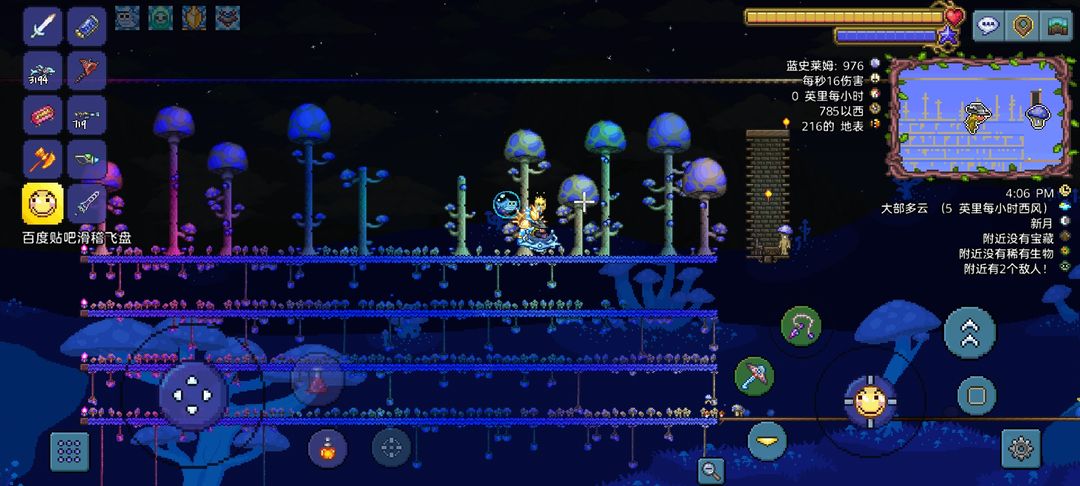Toggle the crosshair smart cursor button
Screen dimensions: 1080x486
click(391, 447)
